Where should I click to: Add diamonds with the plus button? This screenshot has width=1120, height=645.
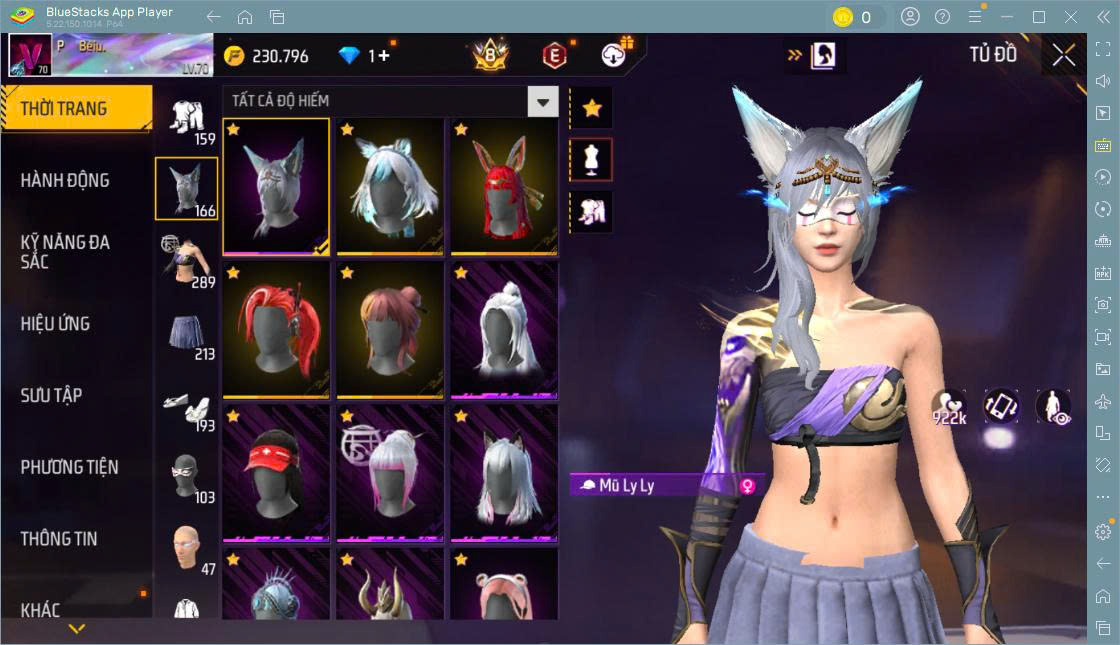pos(380,56)
